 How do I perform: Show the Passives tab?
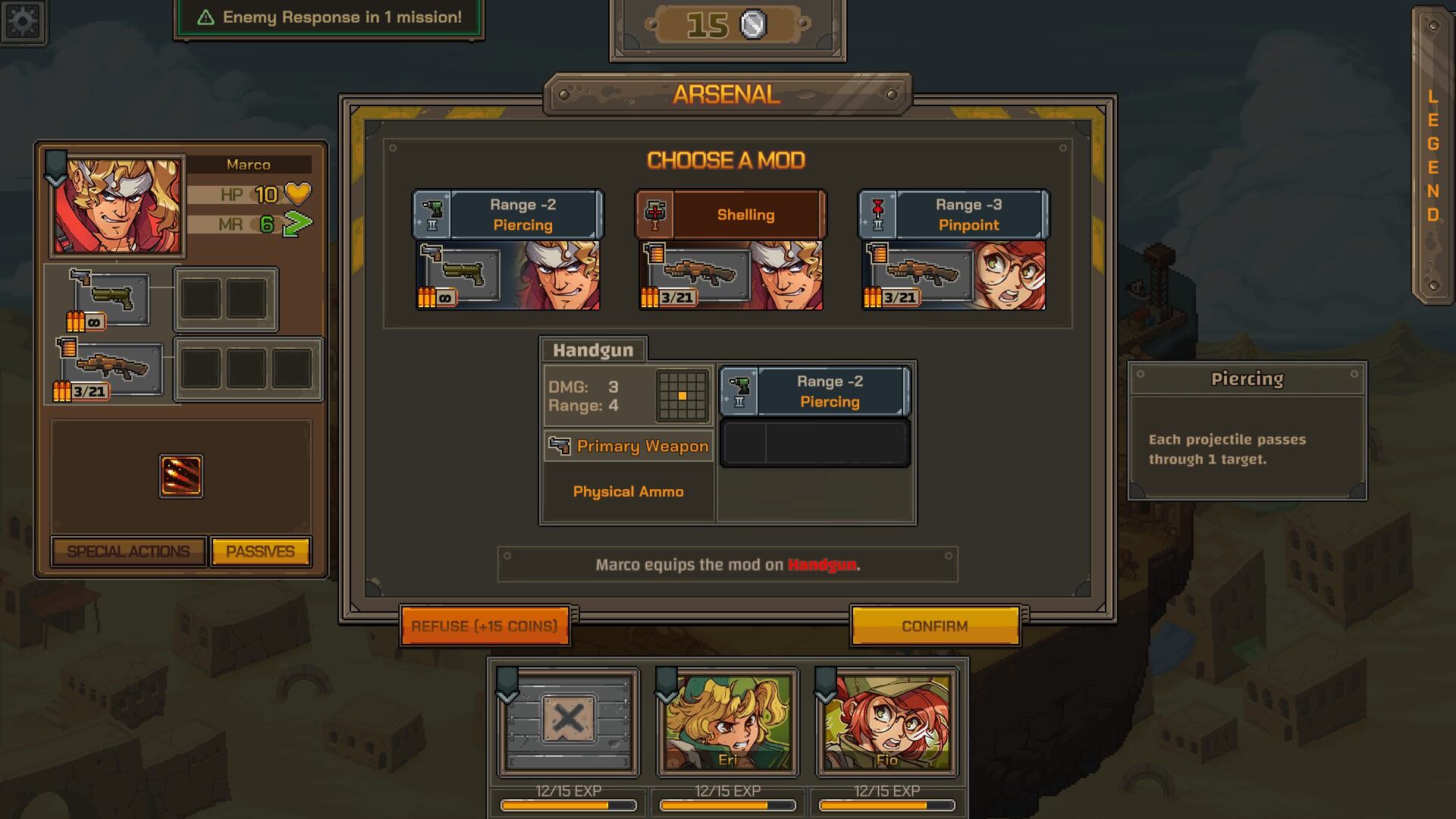(260, 551)
